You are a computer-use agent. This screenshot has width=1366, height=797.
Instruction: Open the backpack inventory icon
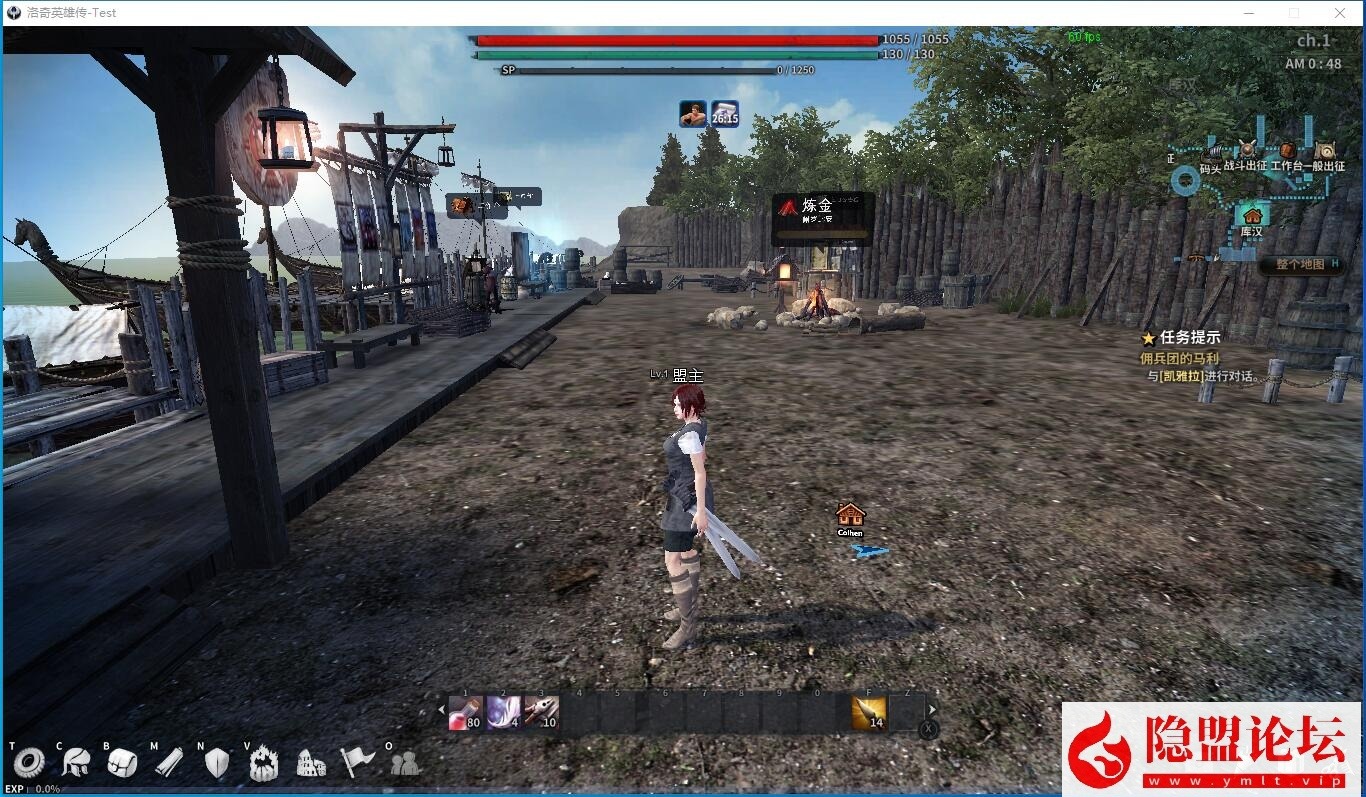(122, 763)
